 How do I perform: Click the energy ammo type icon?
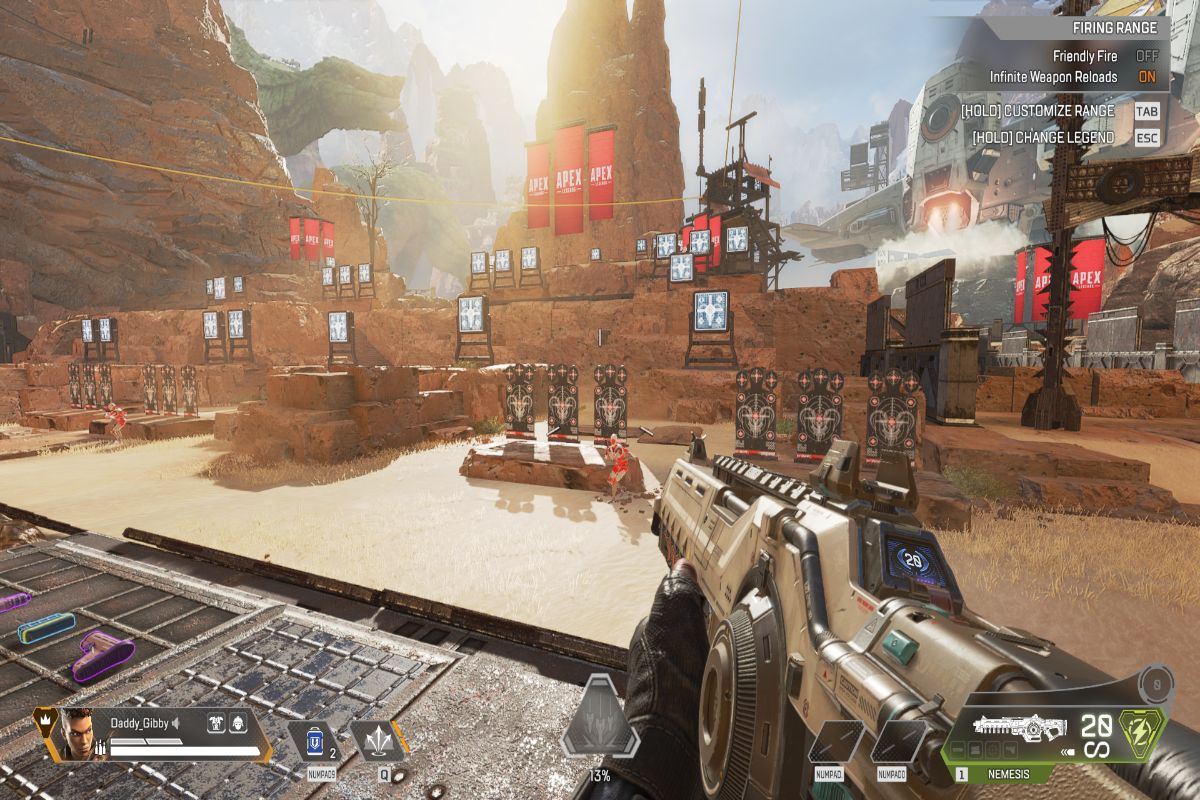point(1142,731)
